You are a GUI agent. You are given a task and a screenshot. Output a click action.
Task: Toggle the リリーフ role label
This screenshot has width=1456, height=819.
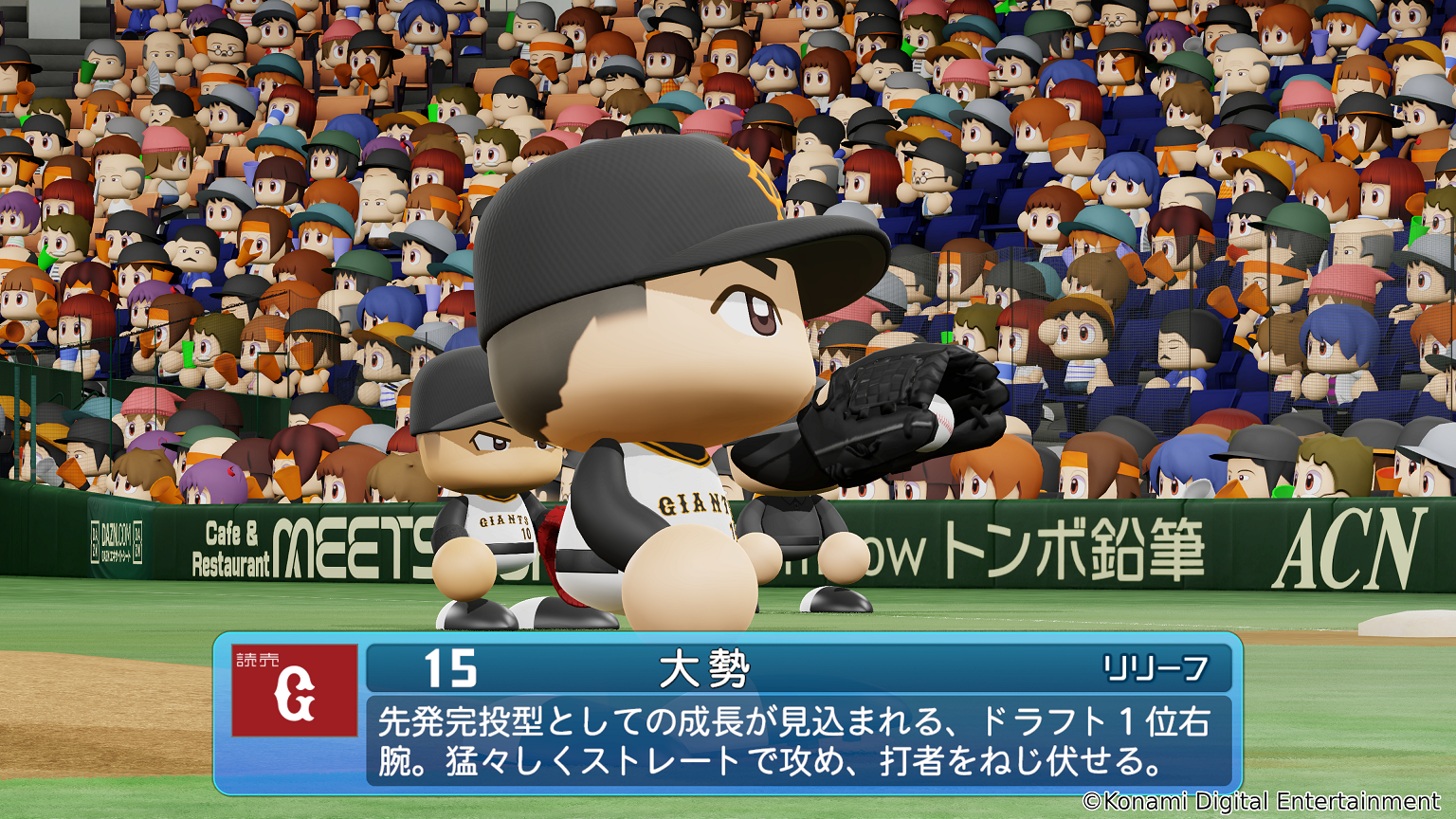click(1157, 670)
